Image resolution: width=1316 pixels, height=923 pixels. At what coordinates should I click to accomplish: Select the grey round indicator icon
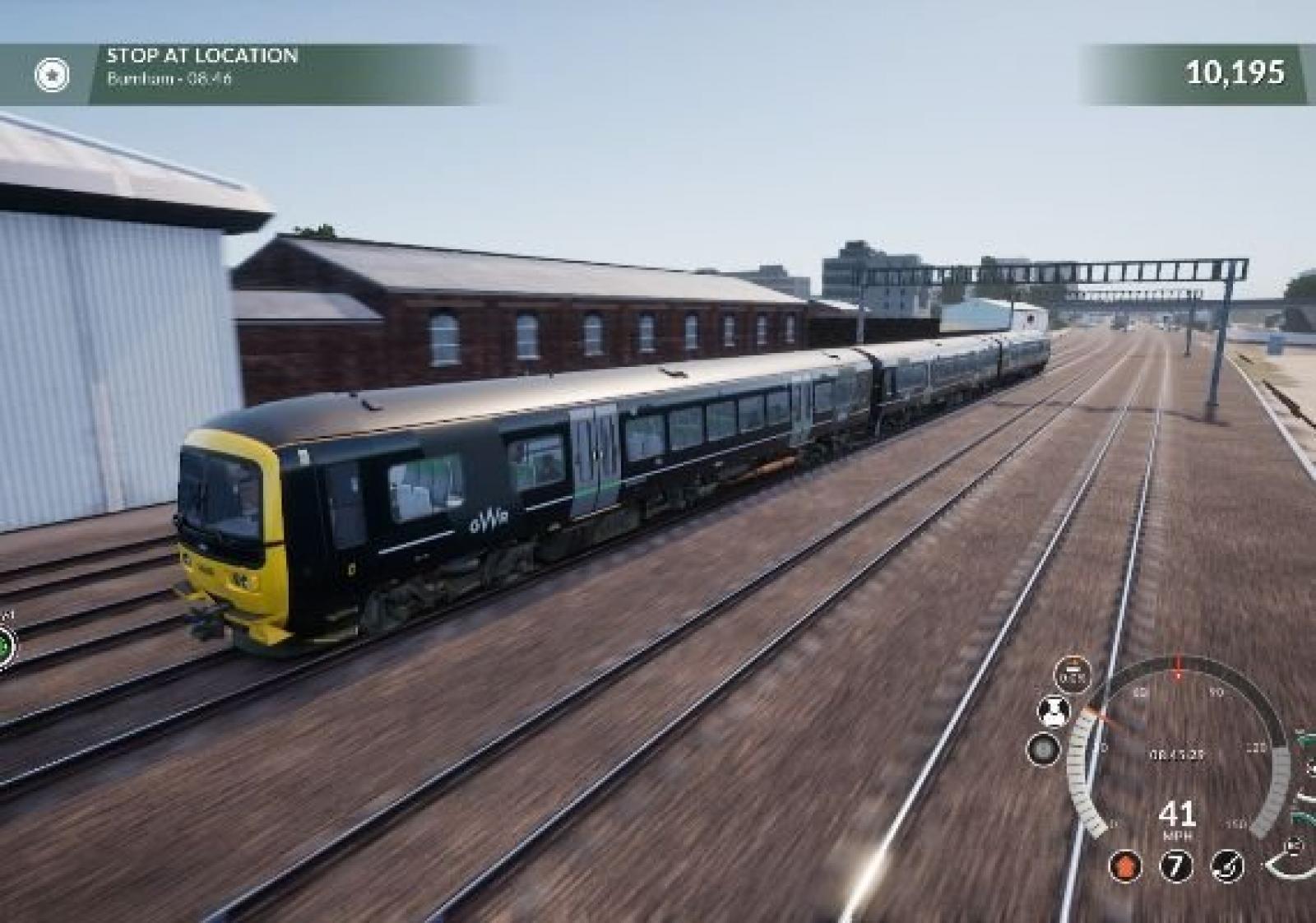(1044, 749)
